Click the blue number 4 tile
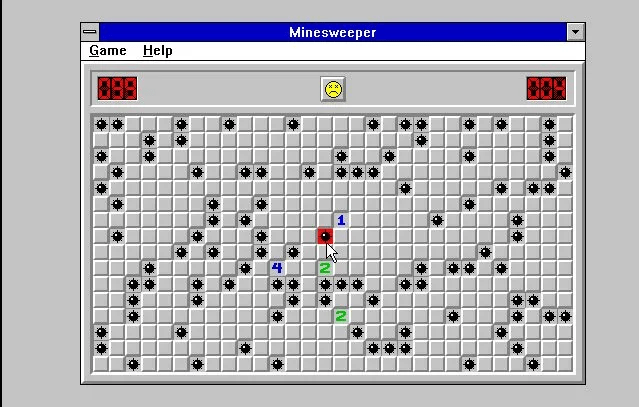Viewport: 639px width, 407px height. 277,268
